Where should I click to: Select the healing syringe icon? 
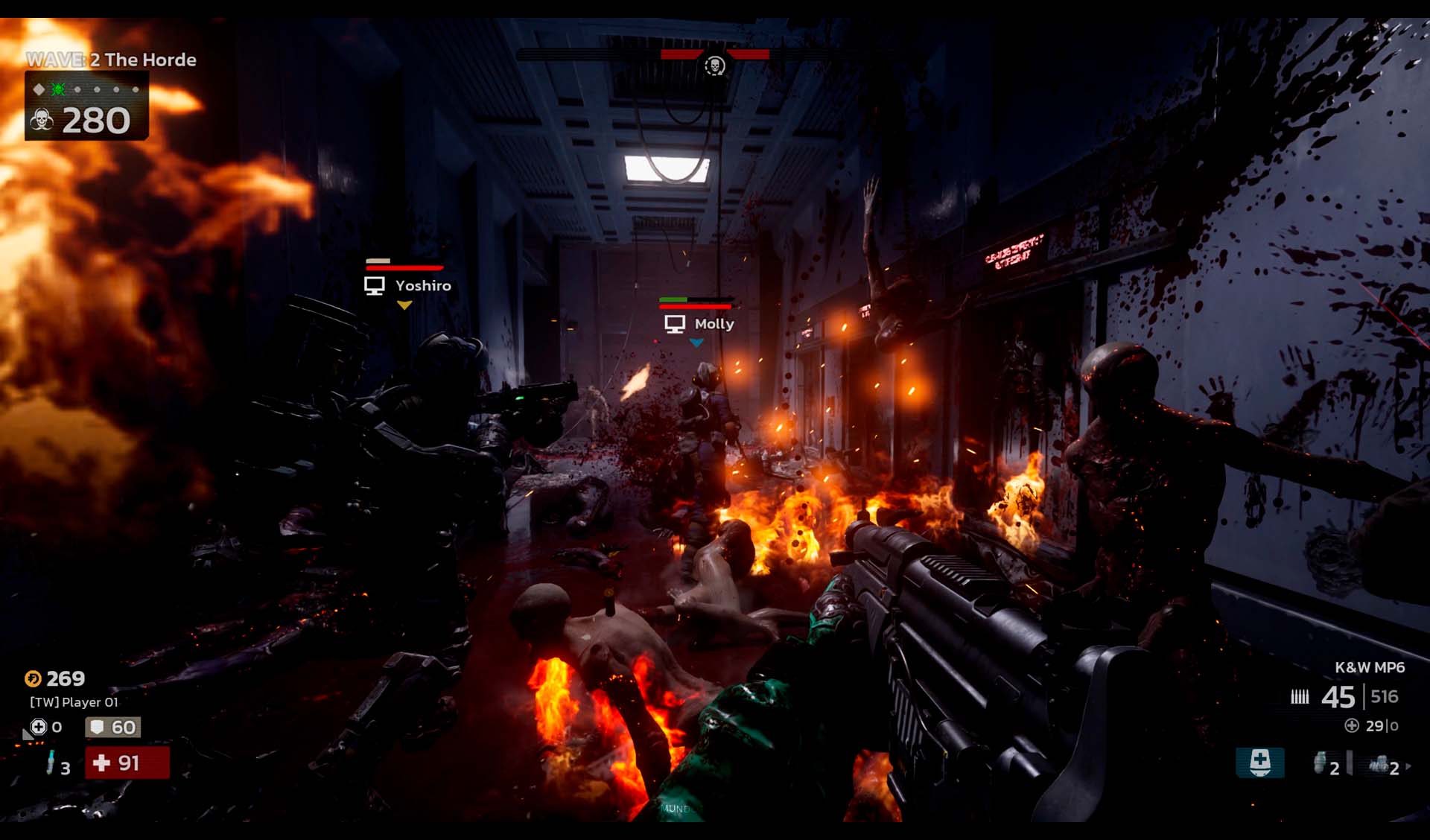(50, 763)
